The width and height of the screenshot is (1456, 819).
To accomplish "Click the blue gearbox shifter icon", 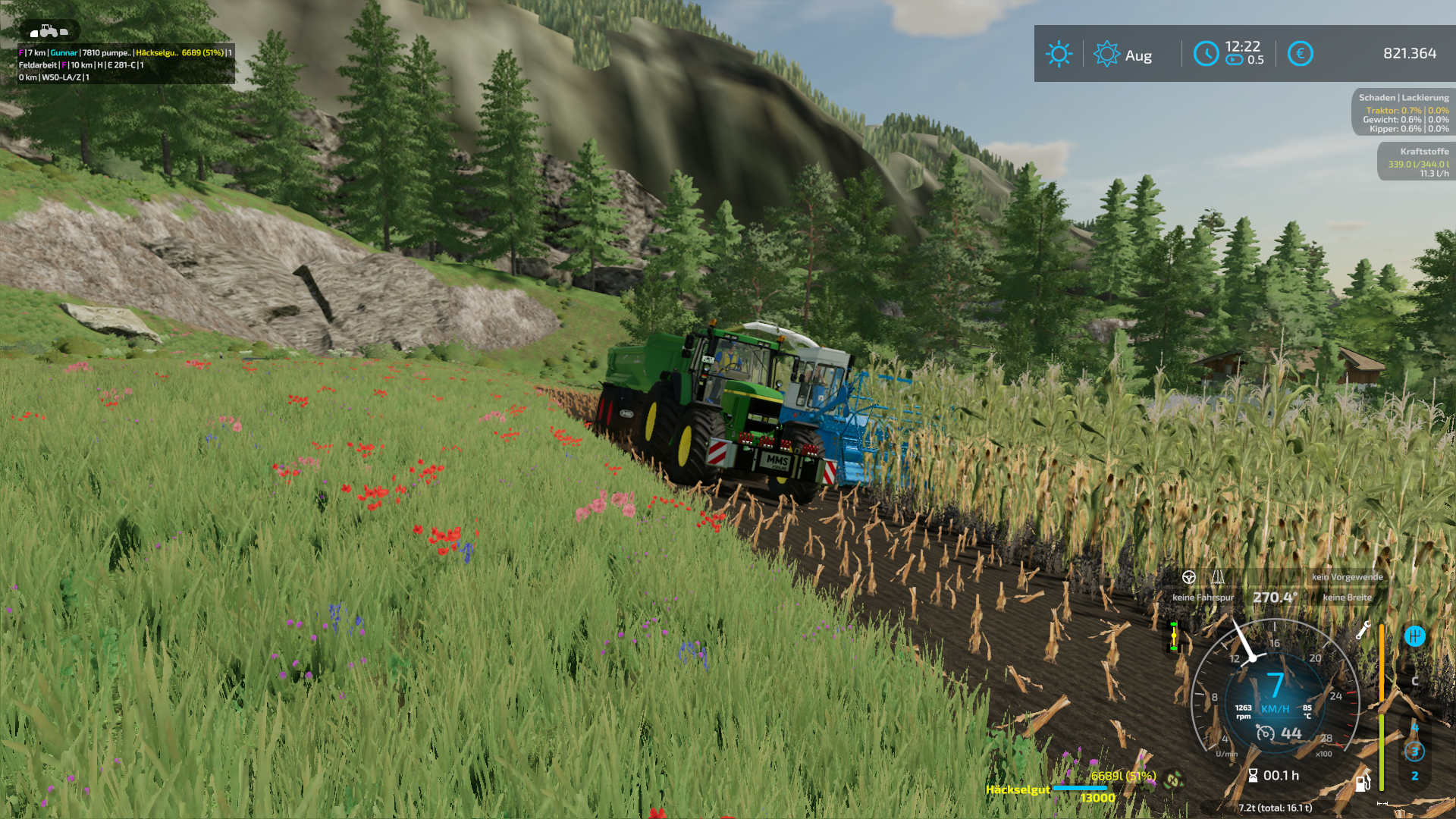I will pos(1414,636).
